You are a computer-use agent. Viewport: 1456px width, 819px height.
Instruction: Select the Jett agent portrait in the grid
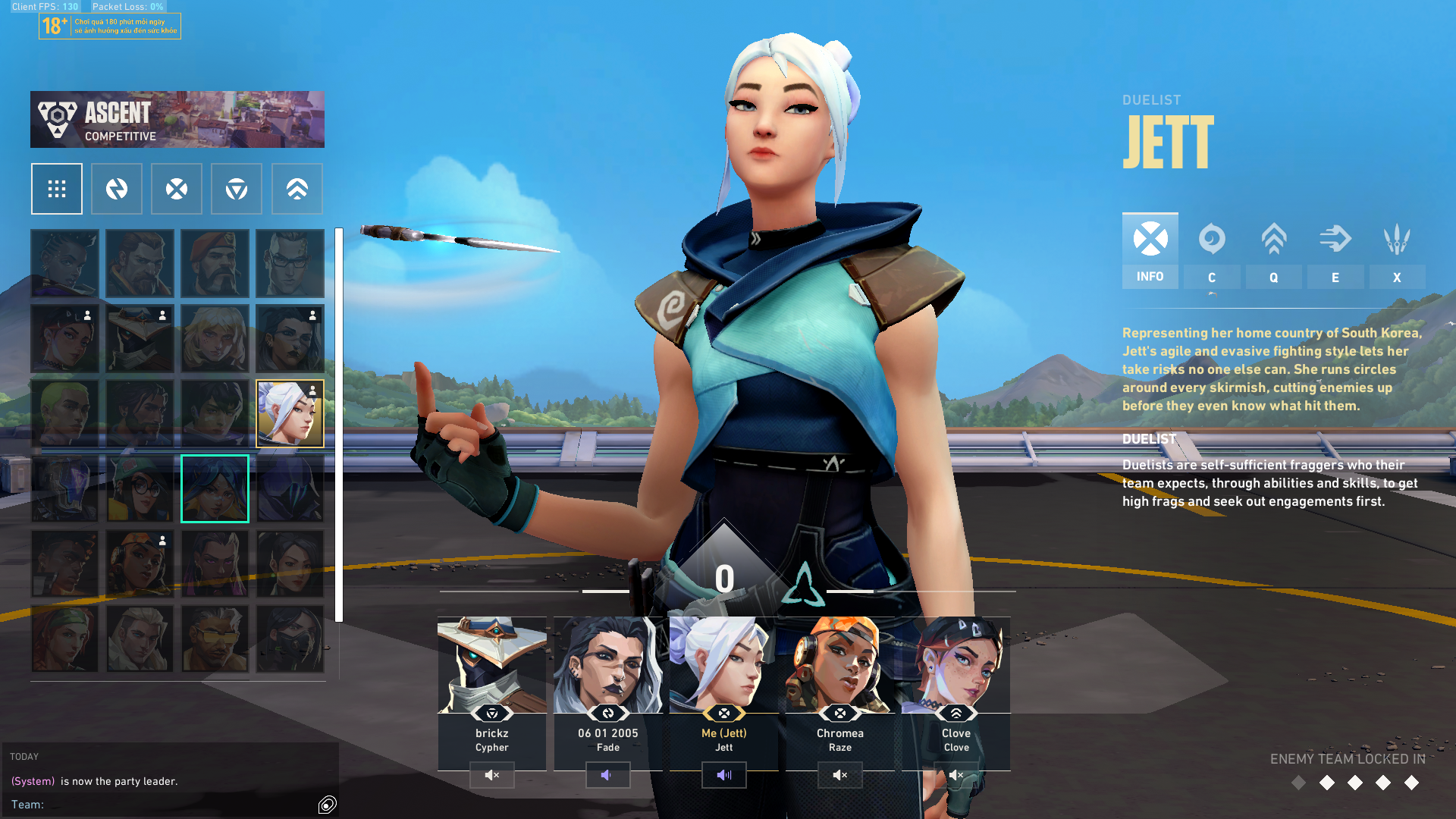pyautogui.click(x=290, y=413)
